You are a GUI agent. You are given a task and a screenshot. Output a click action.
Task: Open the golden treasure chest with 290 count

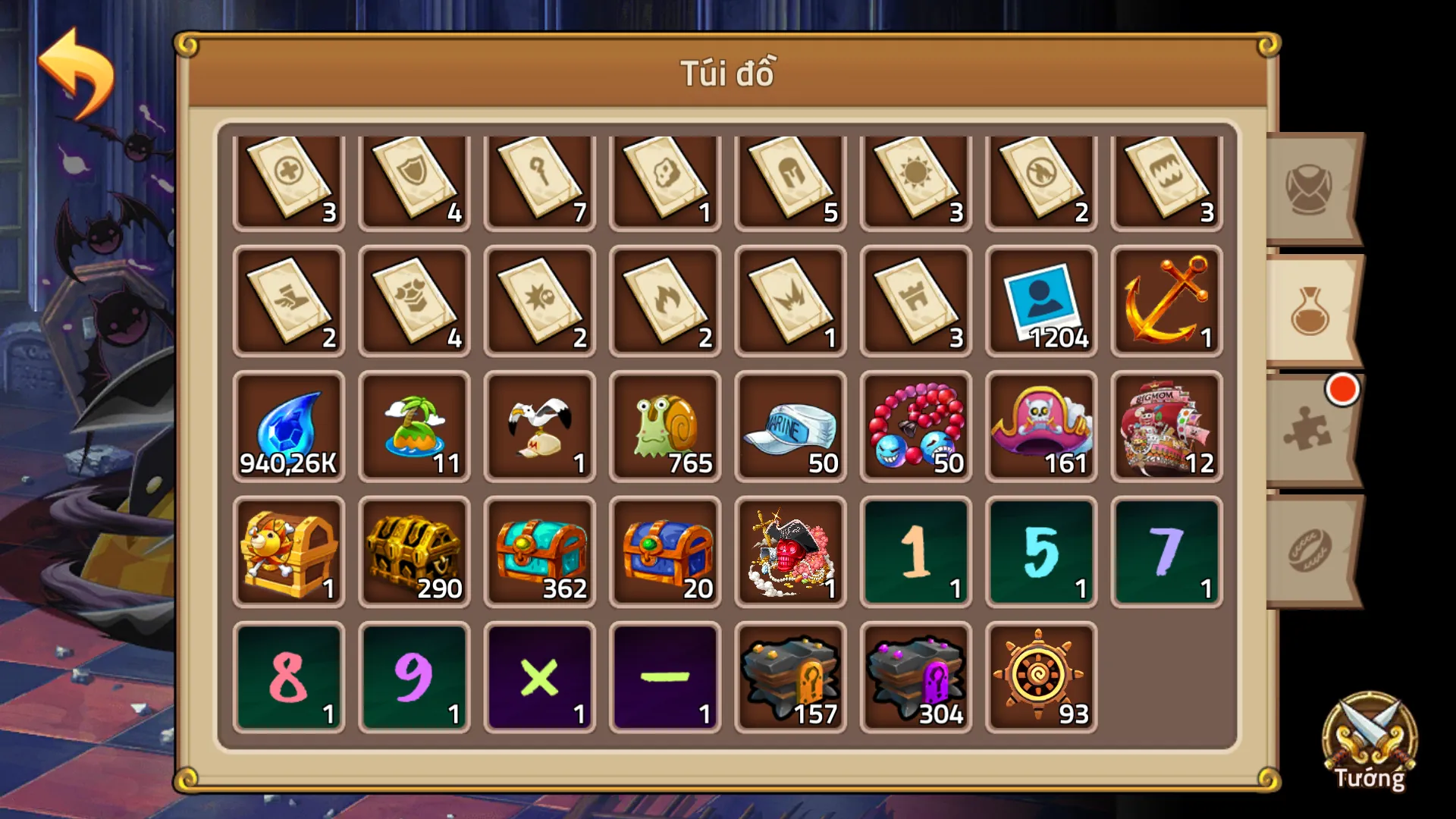[413, 550]
